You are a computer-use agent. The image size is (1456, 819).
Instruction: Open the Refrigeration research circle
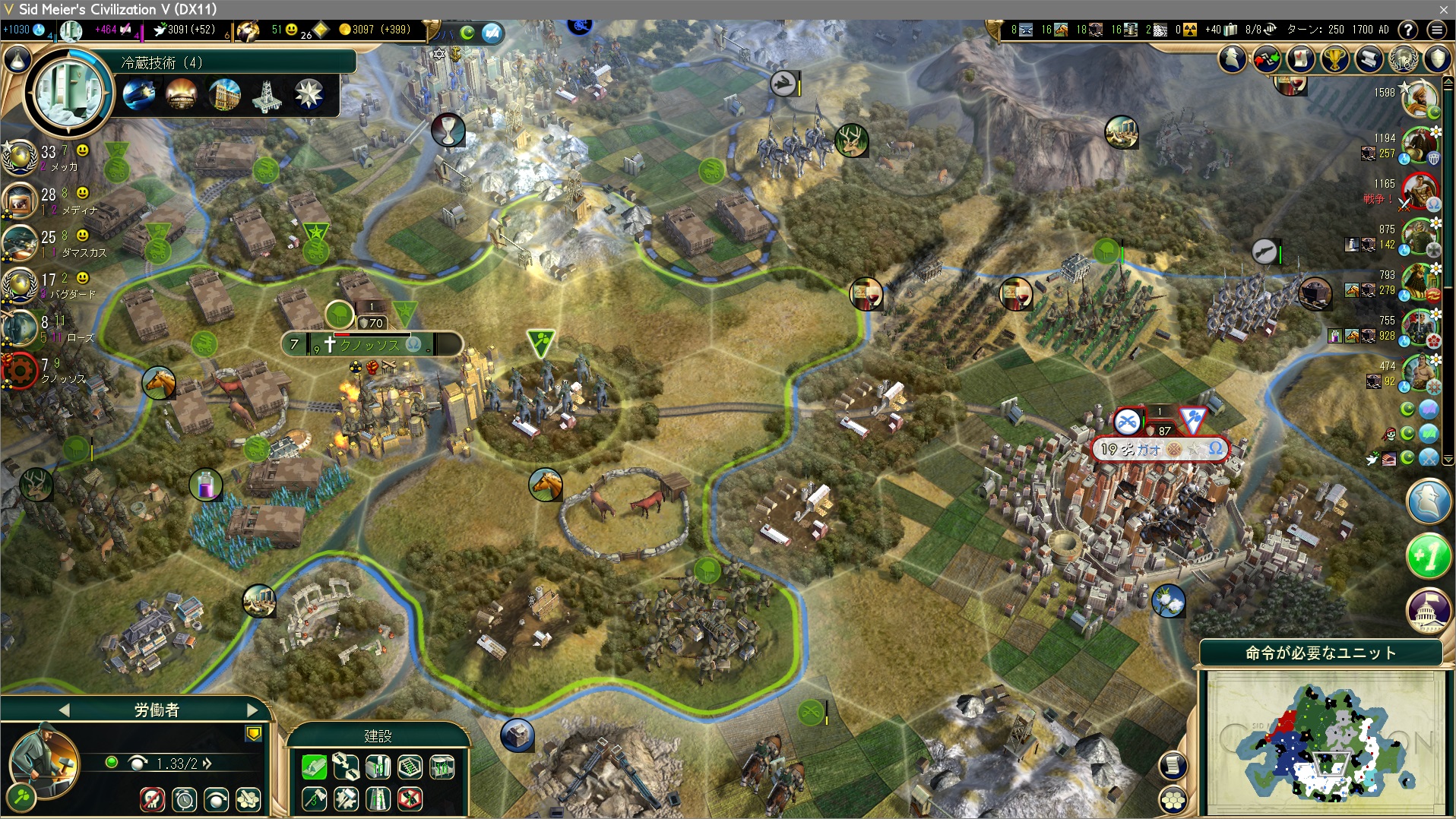[70, 94]
